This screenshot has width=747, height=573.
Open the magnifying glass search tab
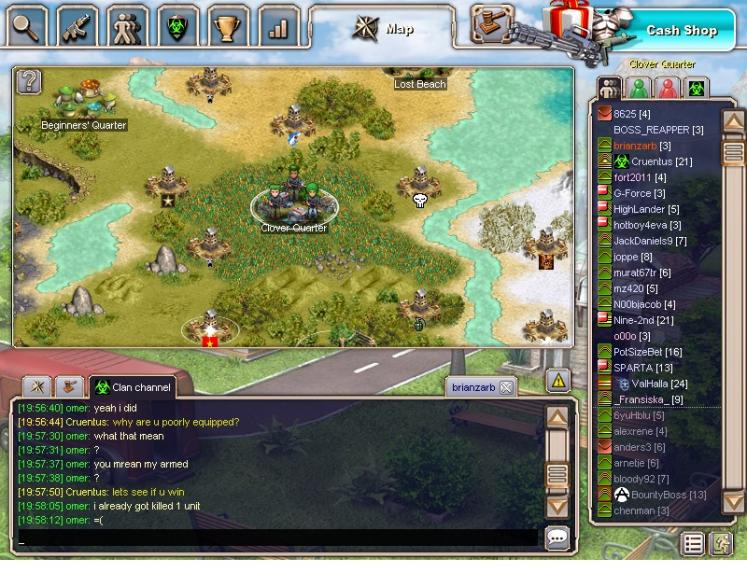pos(27,27)
